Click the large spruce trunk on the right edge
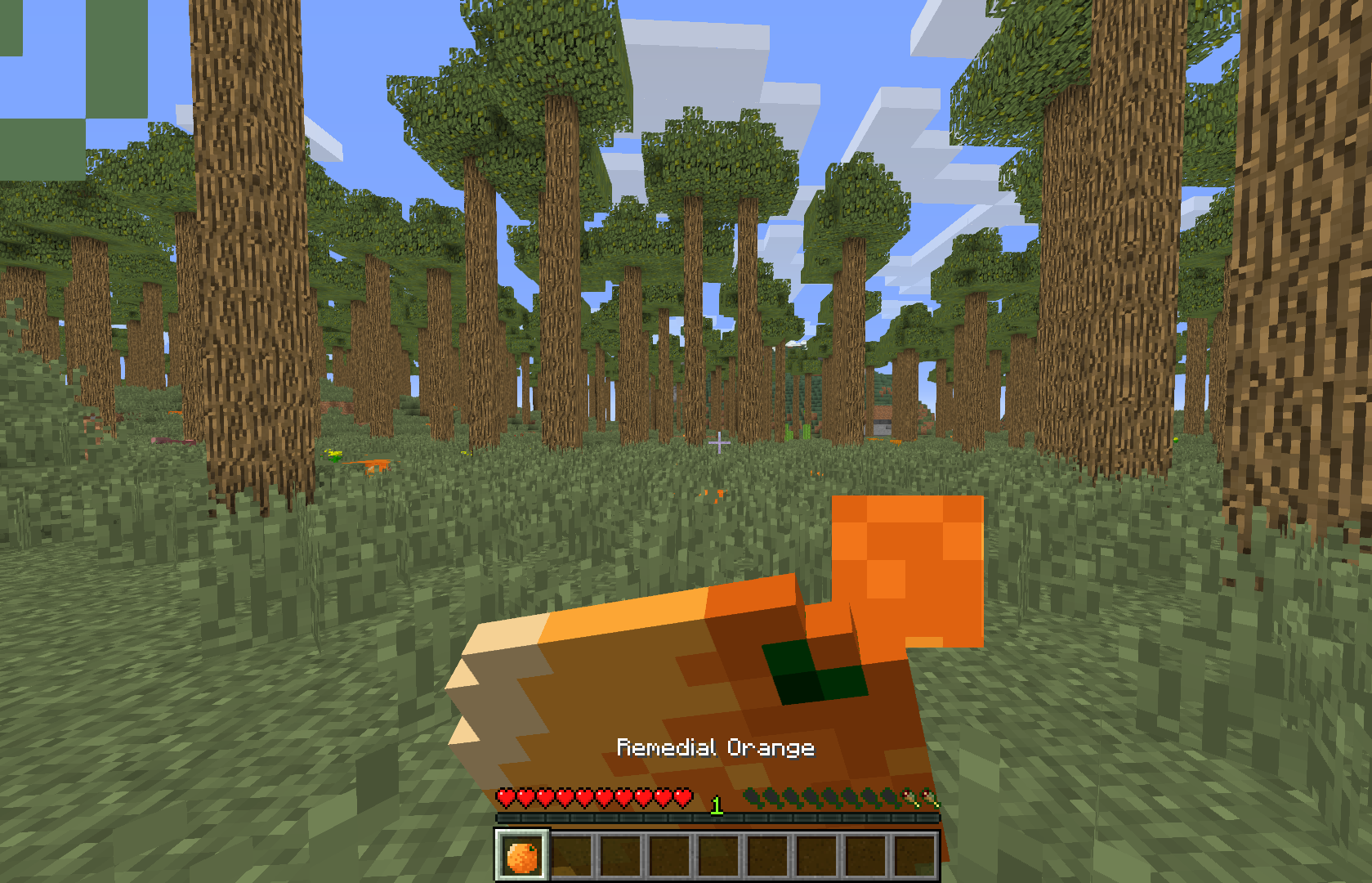Screen dimensions: 1372x883 pyautogui.click(x=1307, y=327)
